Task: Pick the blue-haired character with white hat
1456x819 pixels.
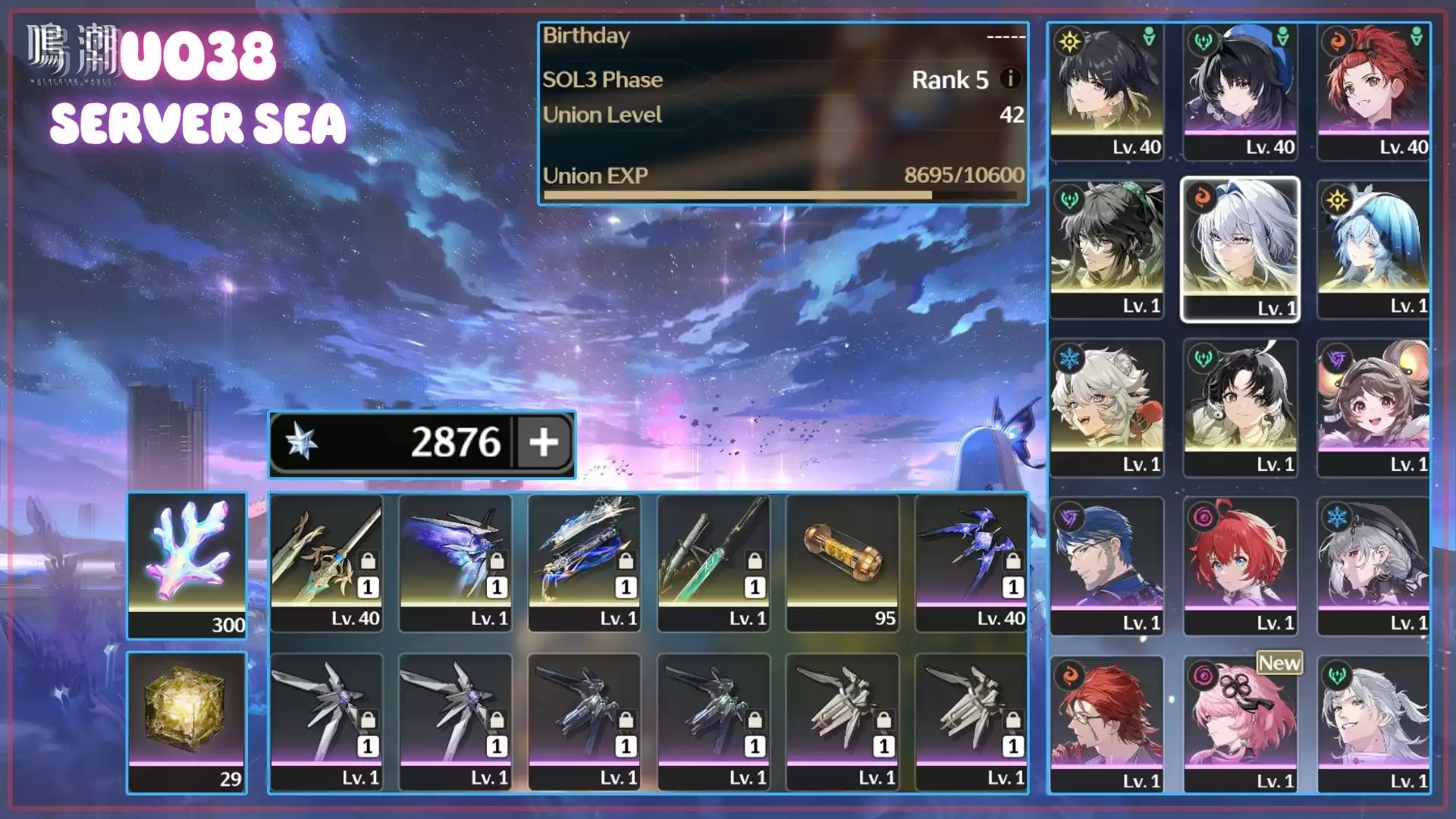Action: click(1373, 249)
